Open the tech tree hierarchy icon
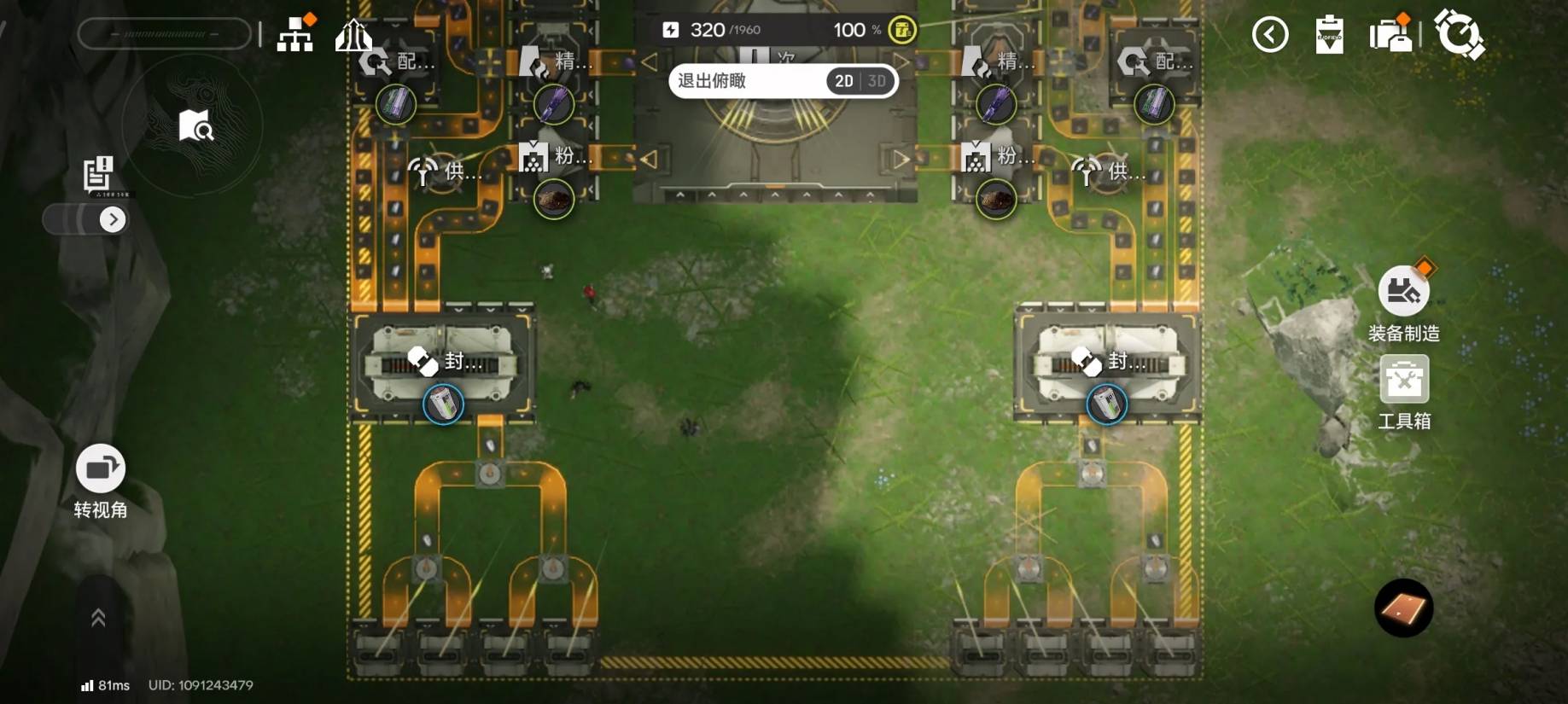The width and height of the screenshot is (1568, 704). coord(295,35)
